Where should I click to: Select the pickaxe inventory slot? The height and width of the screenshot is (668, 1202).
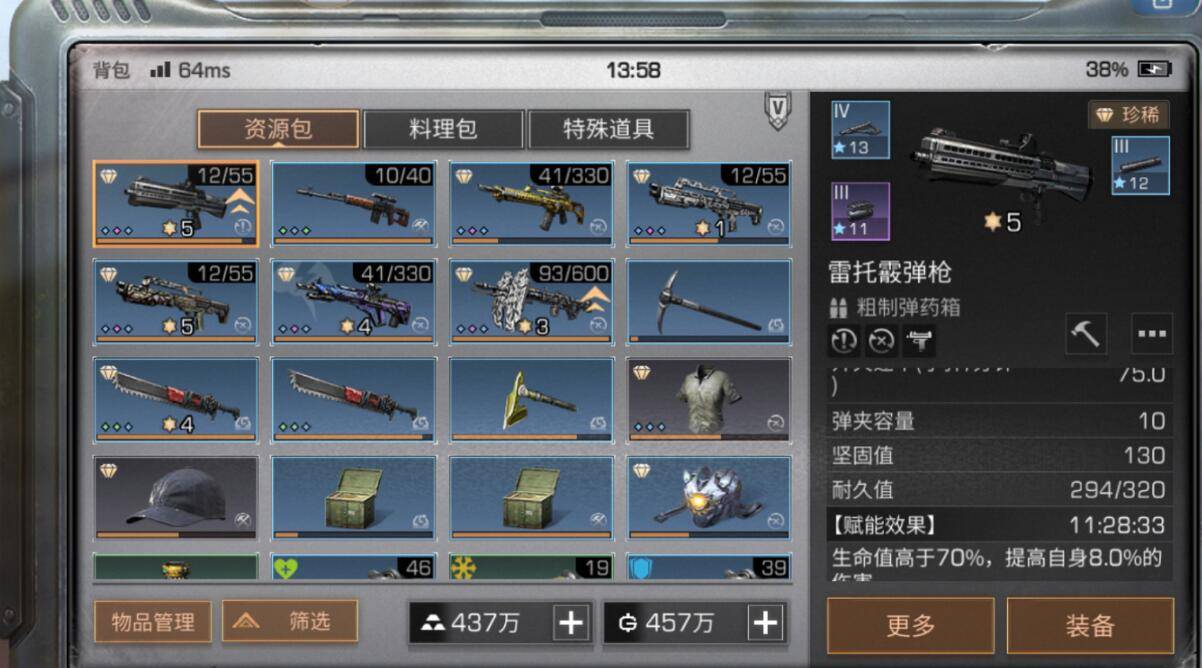[709, 302]
